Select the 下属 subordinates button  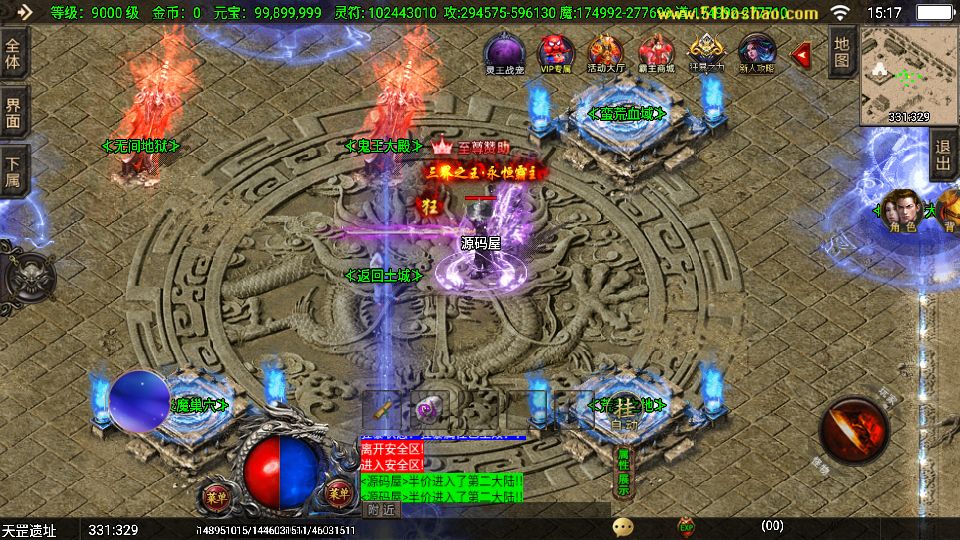click(x=13, y=171)
